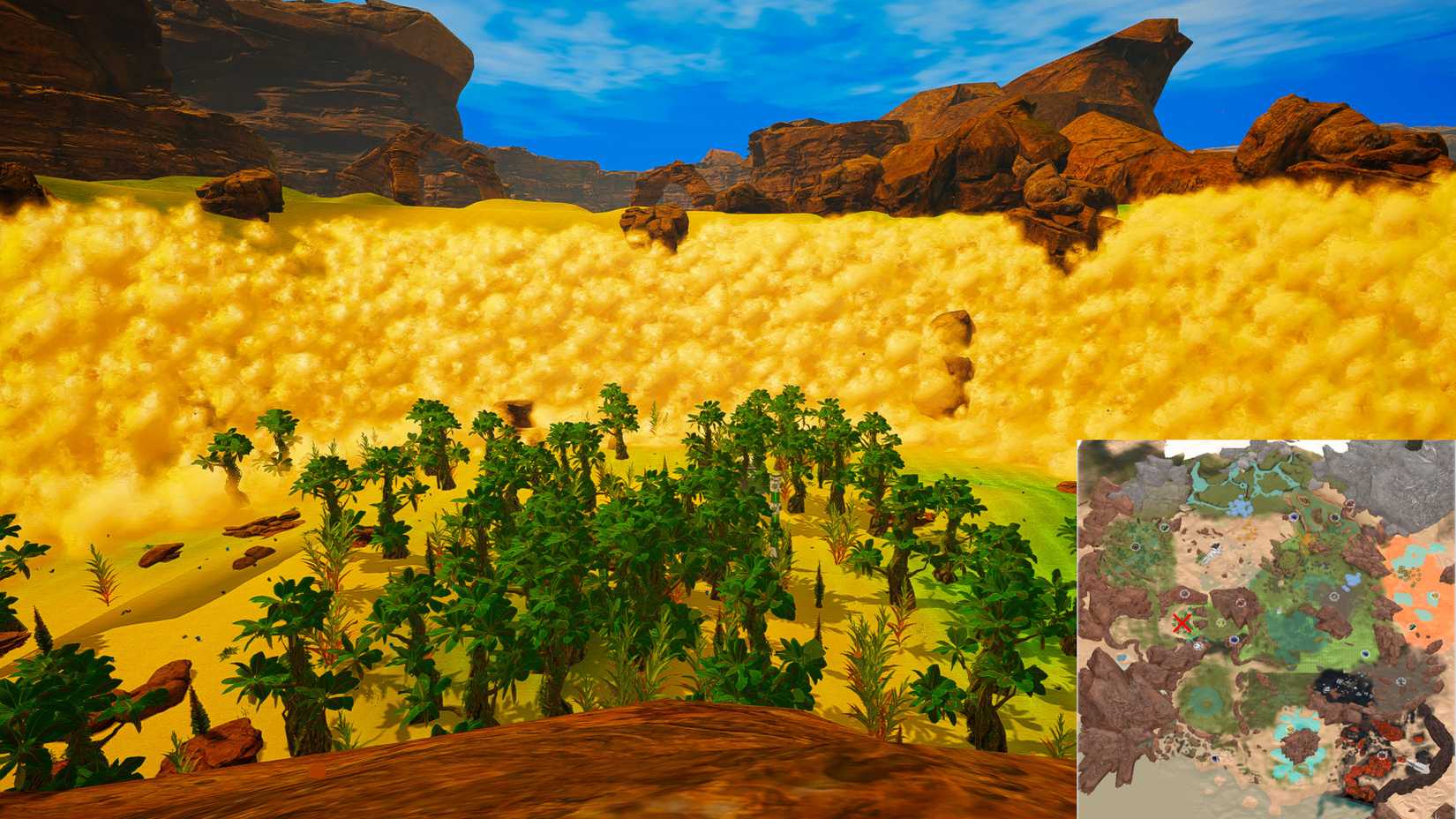The width and height of the screenshot is (1456, 819).
Task: Select the white skeleton icon on the map
Action: (x=1212, y=553)
